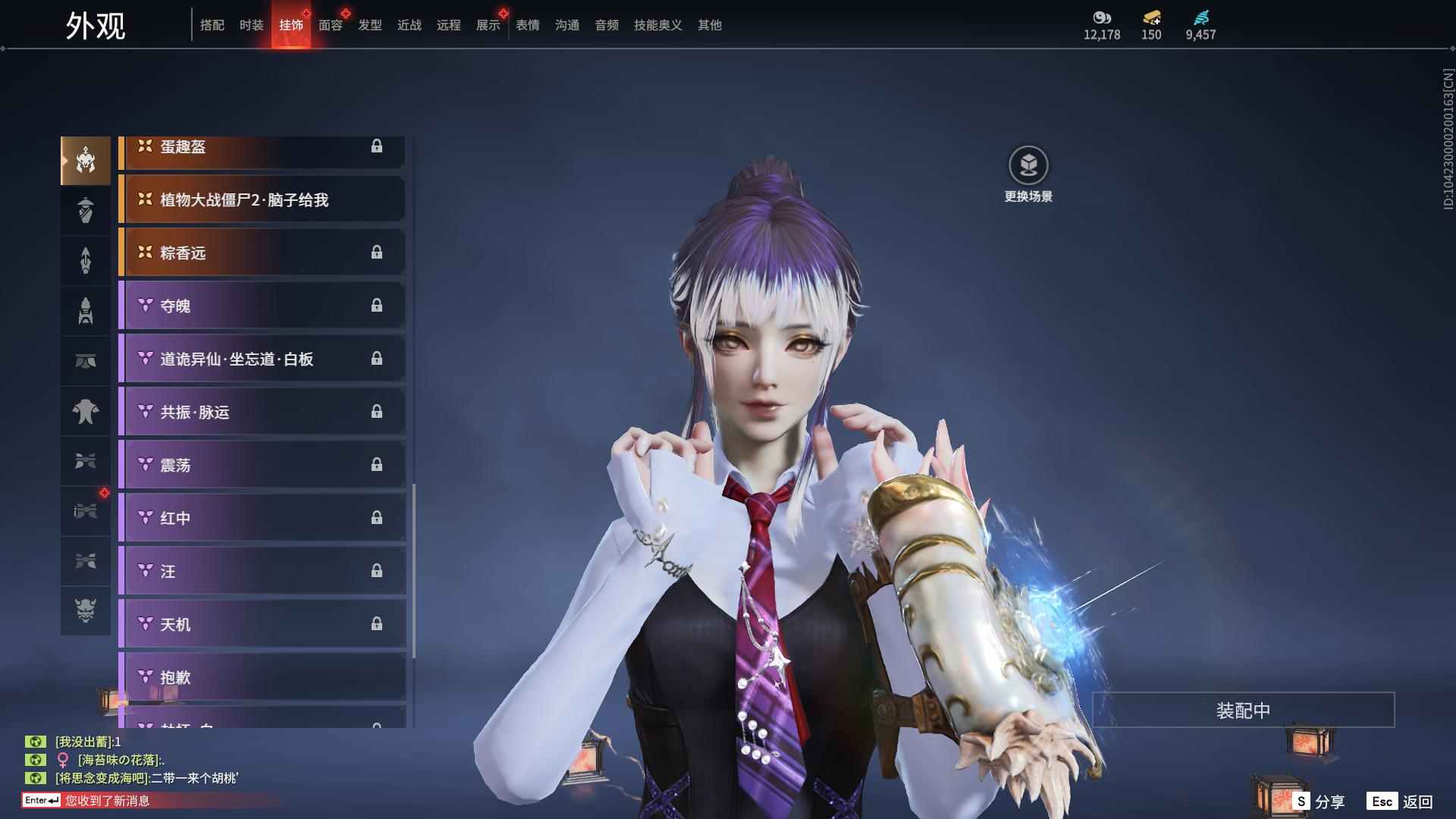Select 道诡异仙·坐忘道·白板 from the list
The height and width of the screenshot is (819, 1456).
262,359
